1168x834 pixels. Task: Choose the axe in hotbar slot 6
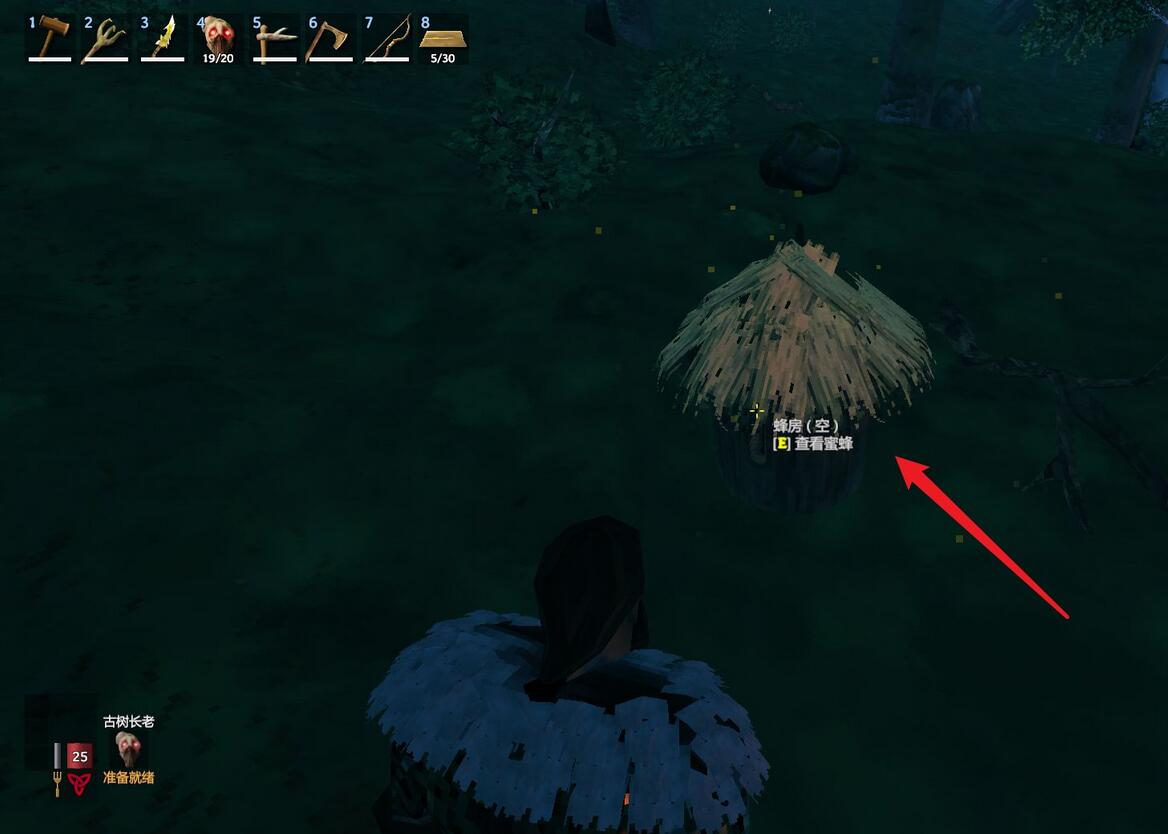point(330,38)
